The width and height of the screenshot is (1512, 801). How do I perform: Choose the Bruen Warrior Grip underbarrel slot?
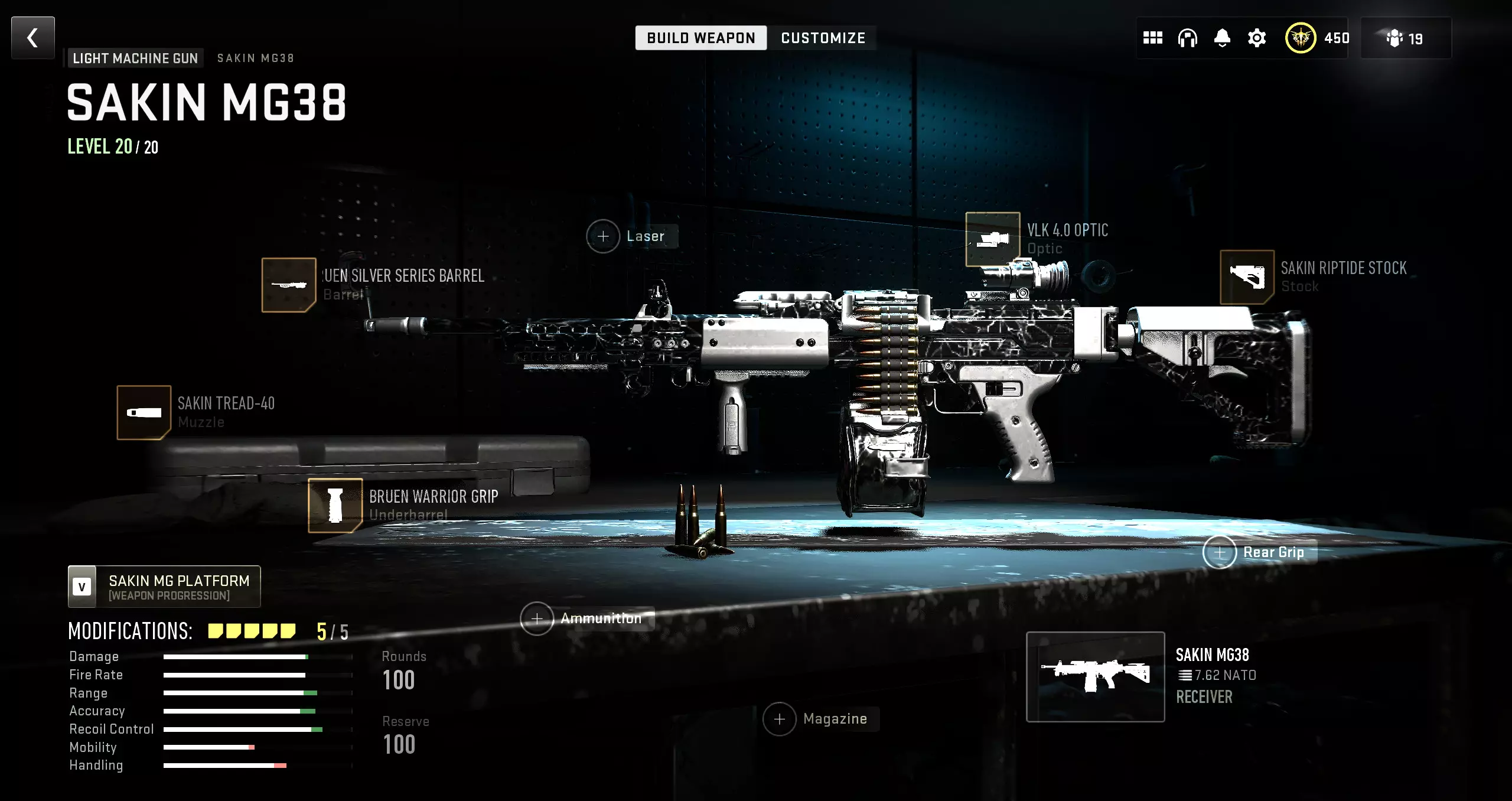tap(335, 505)
